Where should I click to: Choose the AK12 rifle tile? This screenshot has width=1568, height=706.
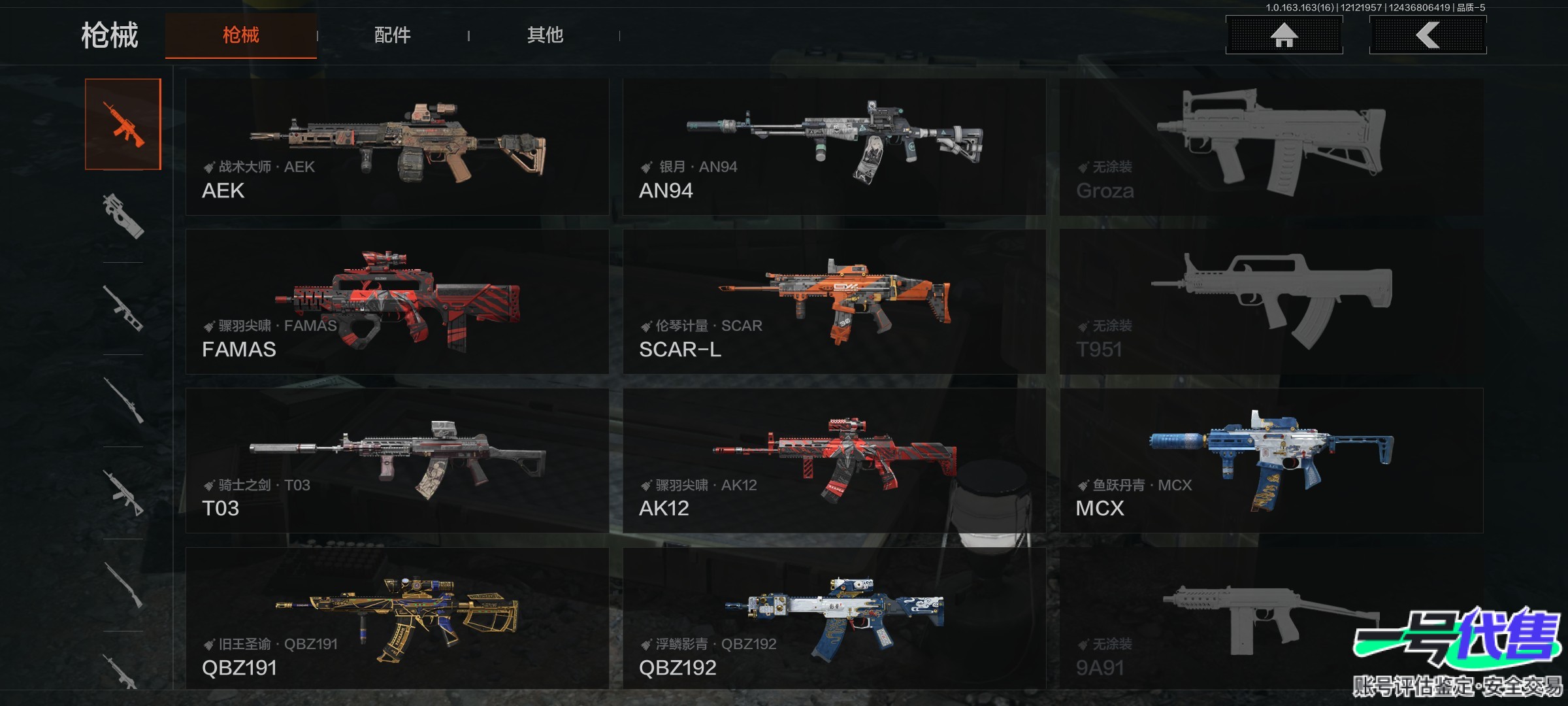(834, 460)
